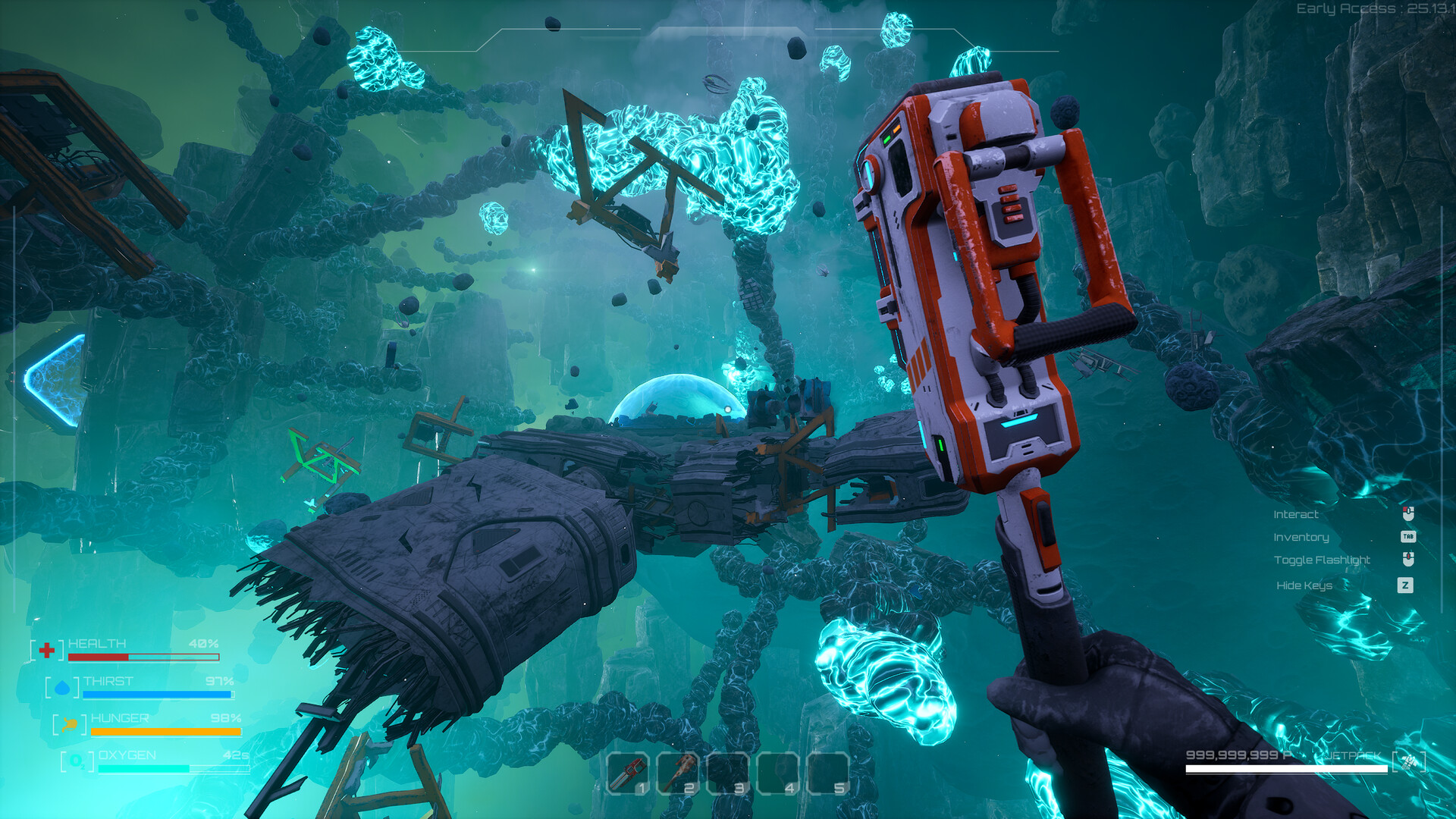Select the rusty hammer in hotbar slot 2

point(678,773)
